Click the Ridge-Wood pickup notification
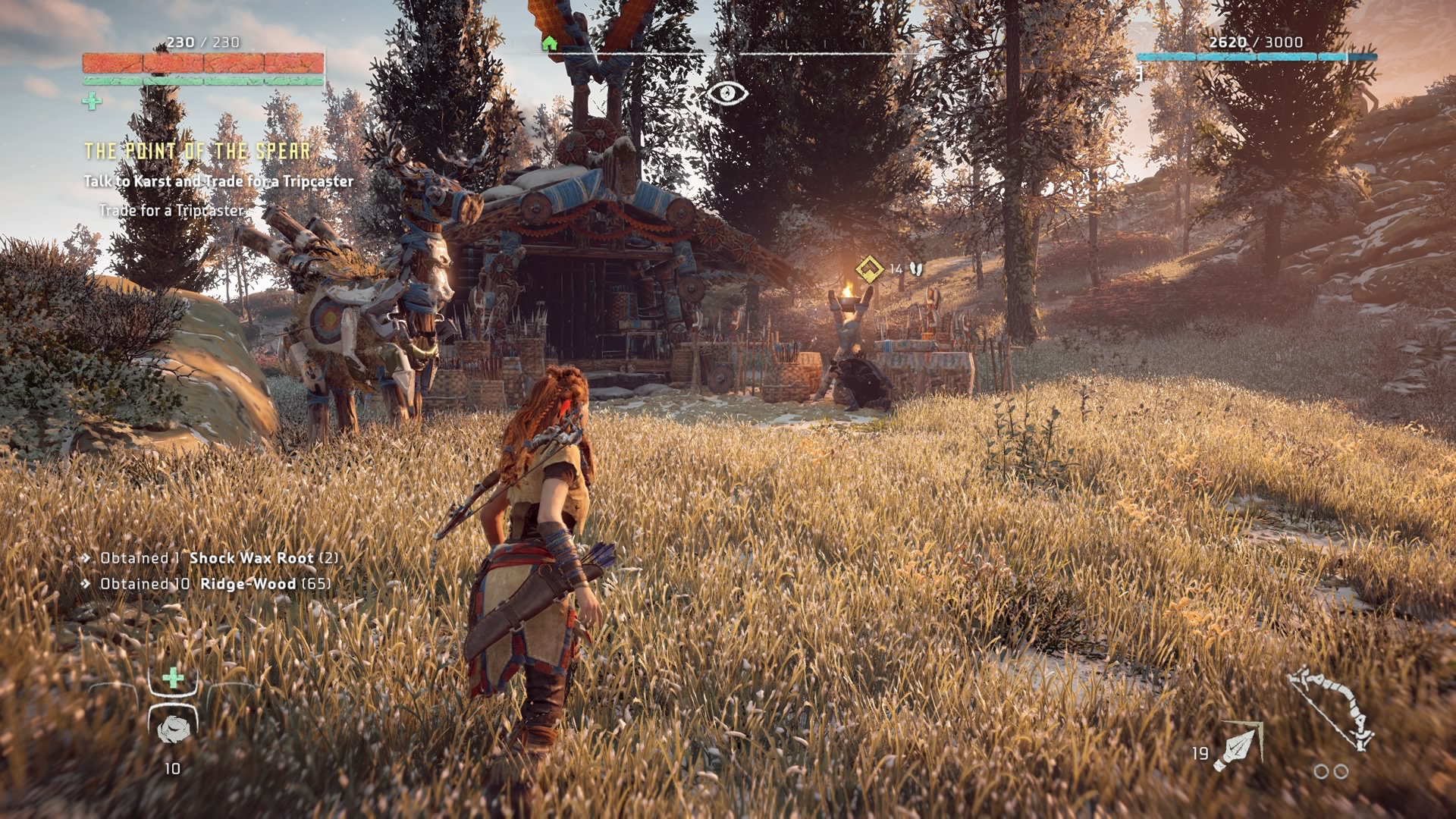 pos(215,584)
